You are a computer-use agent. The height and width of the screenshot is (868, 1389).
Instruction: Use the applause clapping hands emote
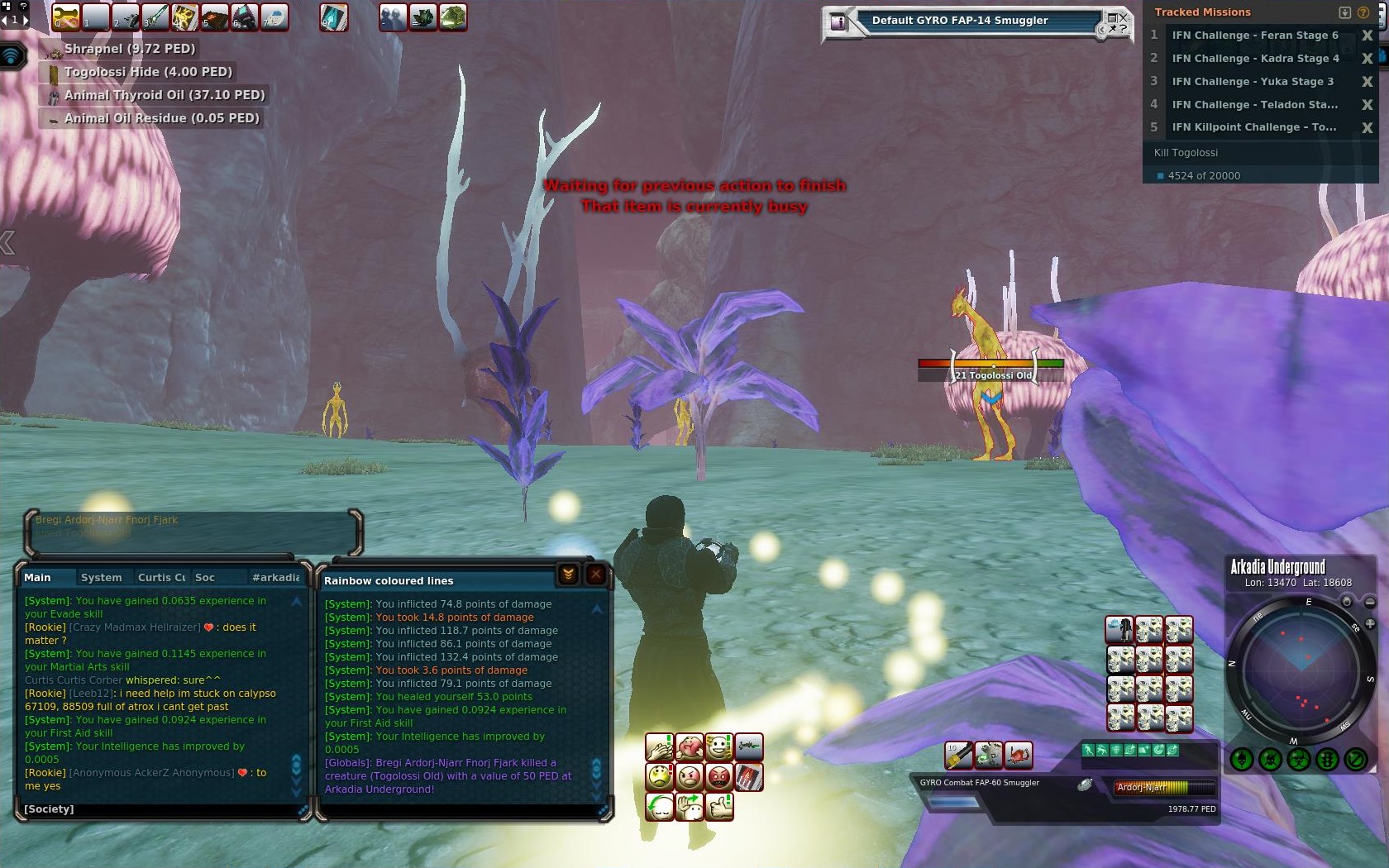click(x=659, y=748)
